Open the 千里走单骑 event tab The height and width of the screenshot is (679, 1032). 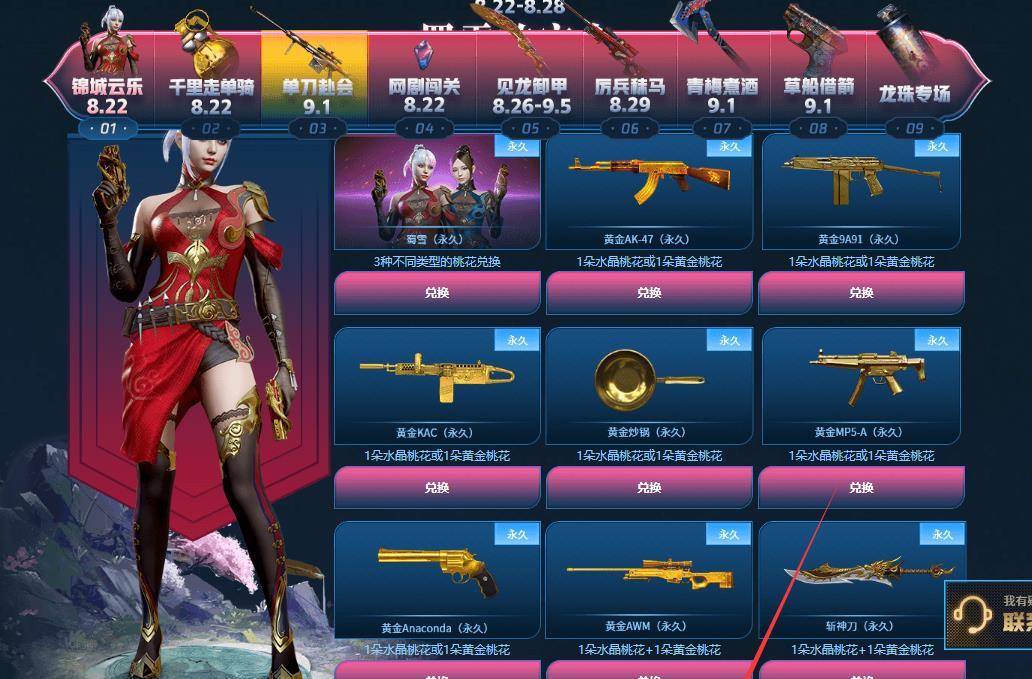click(211, 94)
